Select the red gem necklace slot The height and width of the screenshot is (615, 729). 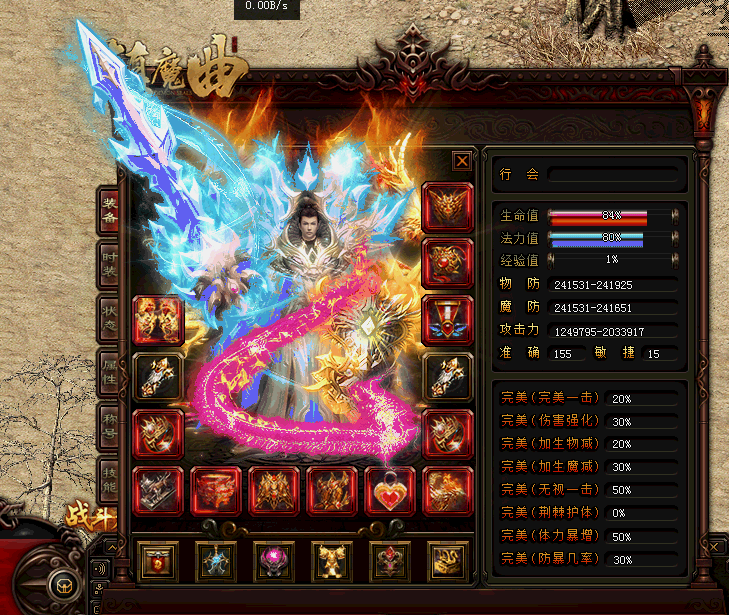tap(447, 263)
